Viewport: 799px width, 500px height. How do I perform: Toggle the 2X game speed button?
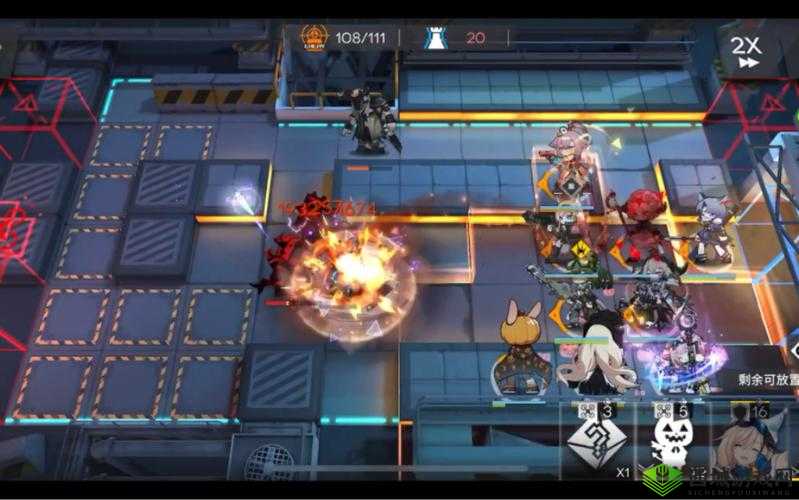click(x=746, y=51)
